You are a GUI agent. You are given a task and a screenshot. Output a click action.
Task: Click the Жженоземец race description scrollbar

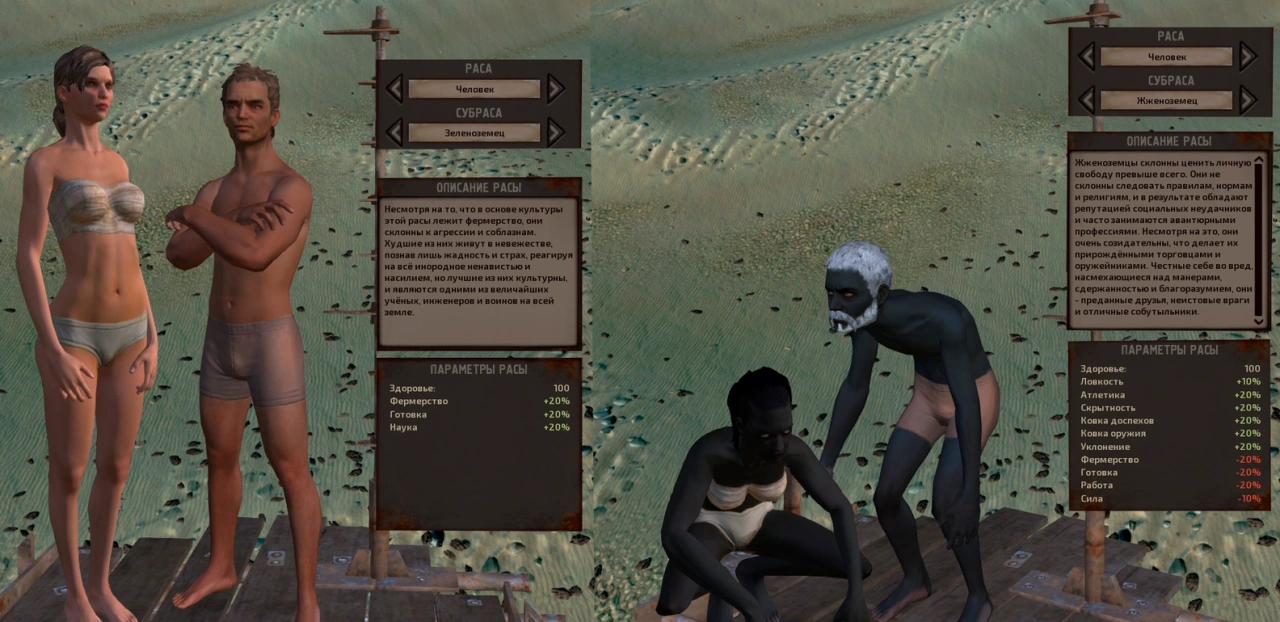[x=1258, y=240]
